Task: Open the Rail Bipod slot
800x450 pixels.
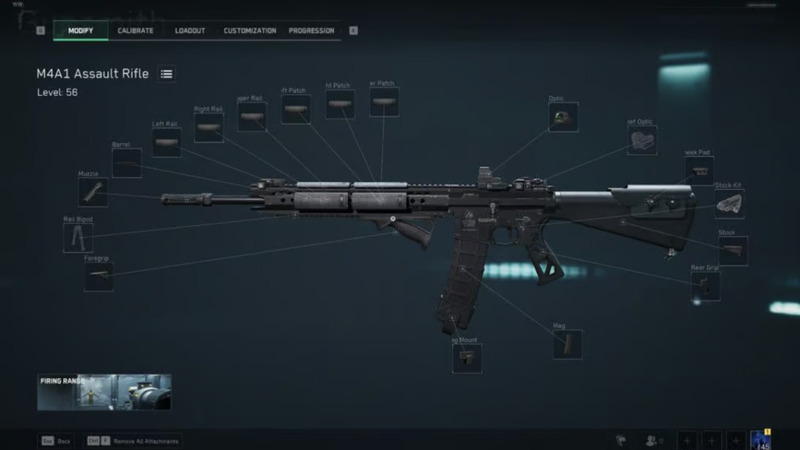Action: (78, 237)
